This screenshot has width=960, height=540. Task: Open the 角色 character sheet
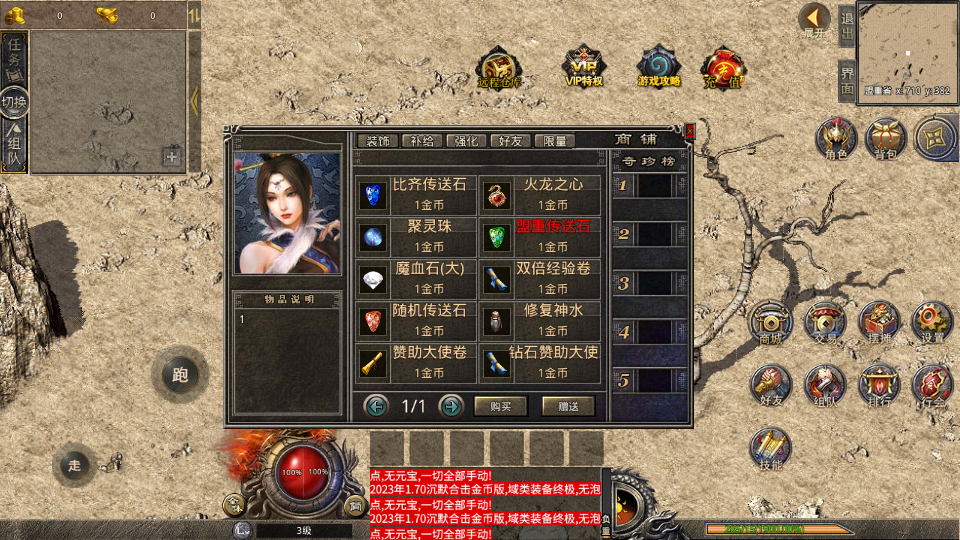836,138
